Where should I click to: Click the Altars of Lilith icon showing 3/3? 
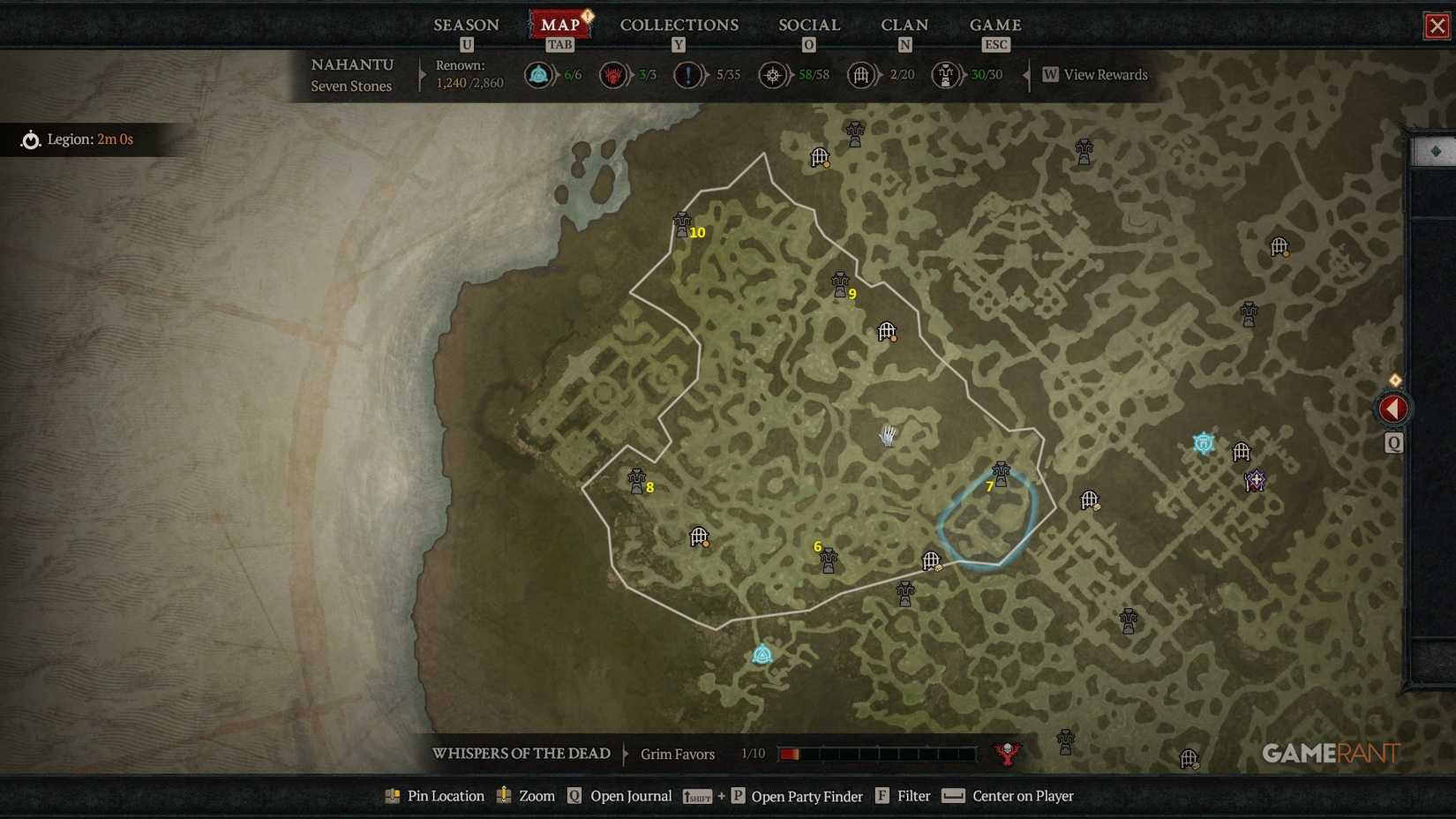(x=614, y=75)
